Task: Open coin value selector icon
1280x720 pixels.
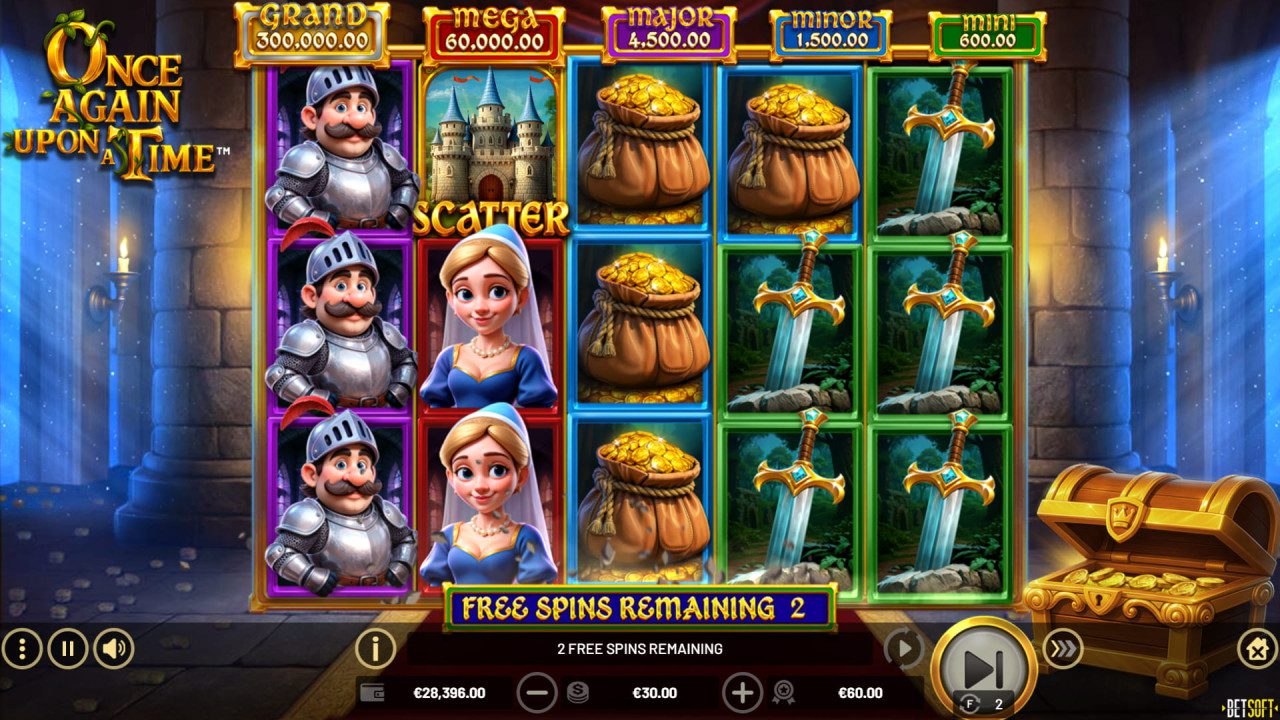Action: 576,691
